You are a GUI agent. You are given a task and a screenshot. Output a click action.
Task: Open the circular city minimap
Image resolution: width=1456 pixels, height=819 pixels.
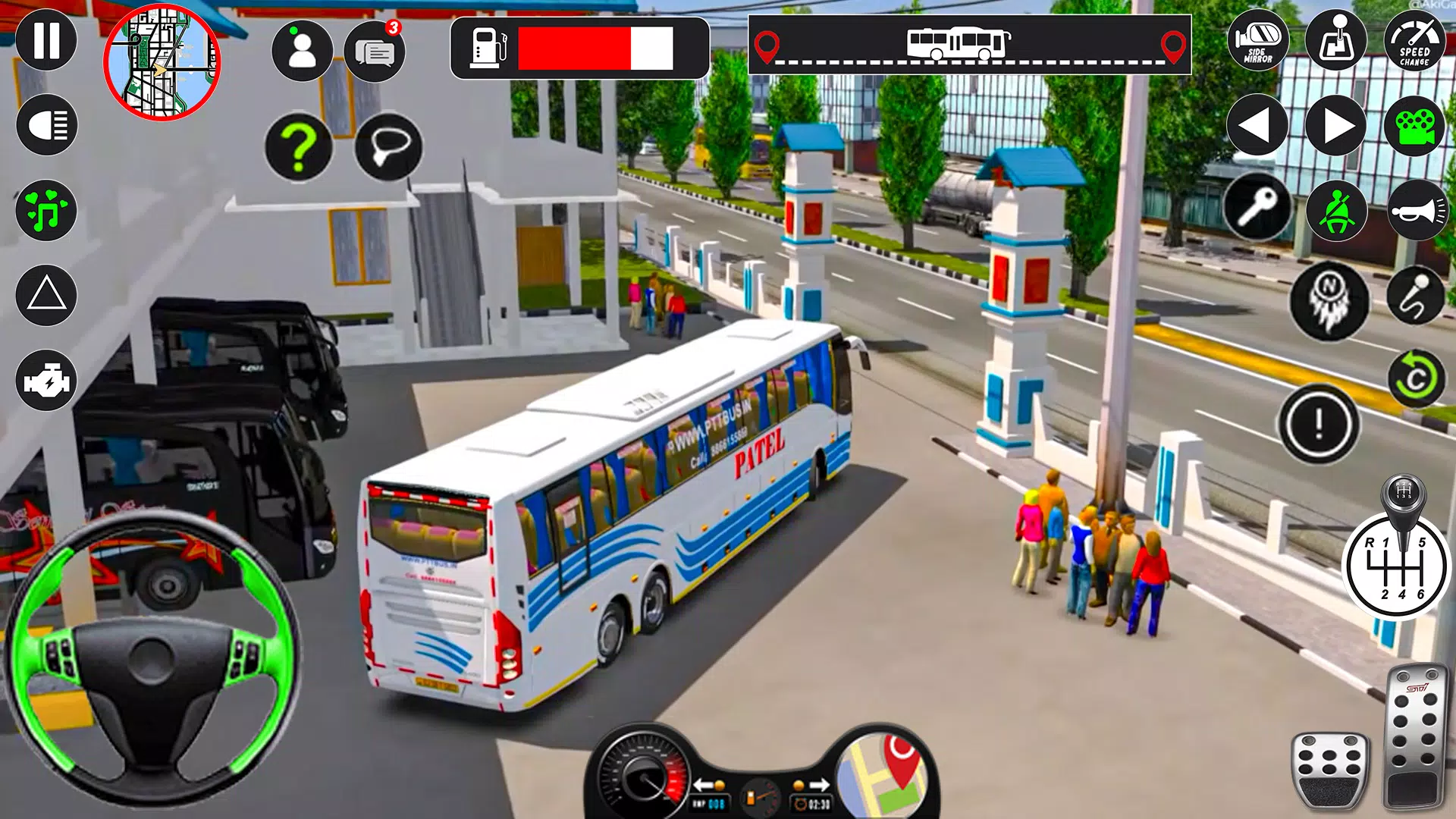[x=162, y=62]
